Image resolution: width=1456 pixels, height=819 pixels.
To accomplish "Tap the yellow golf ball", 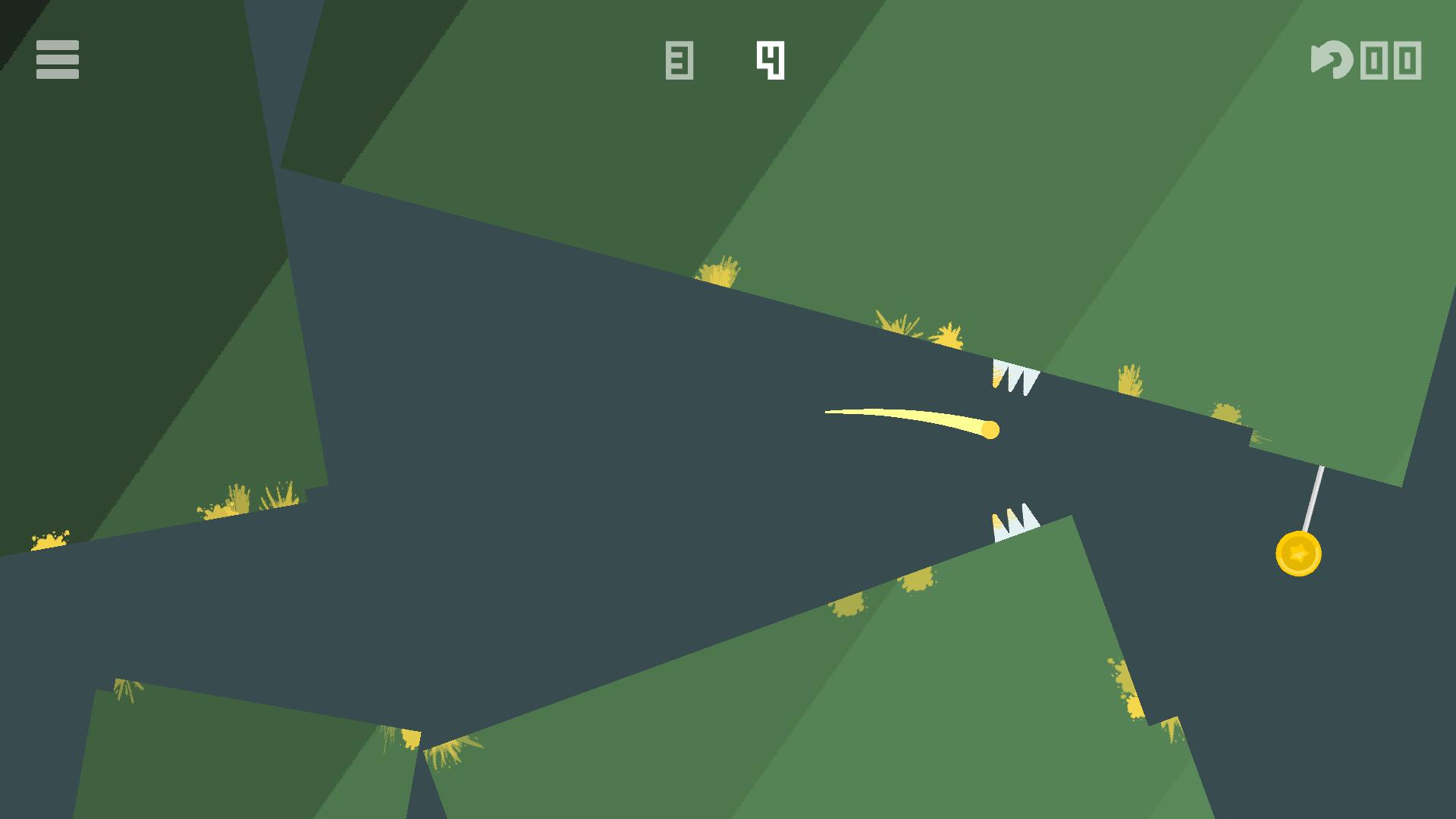I will point(990,428).
